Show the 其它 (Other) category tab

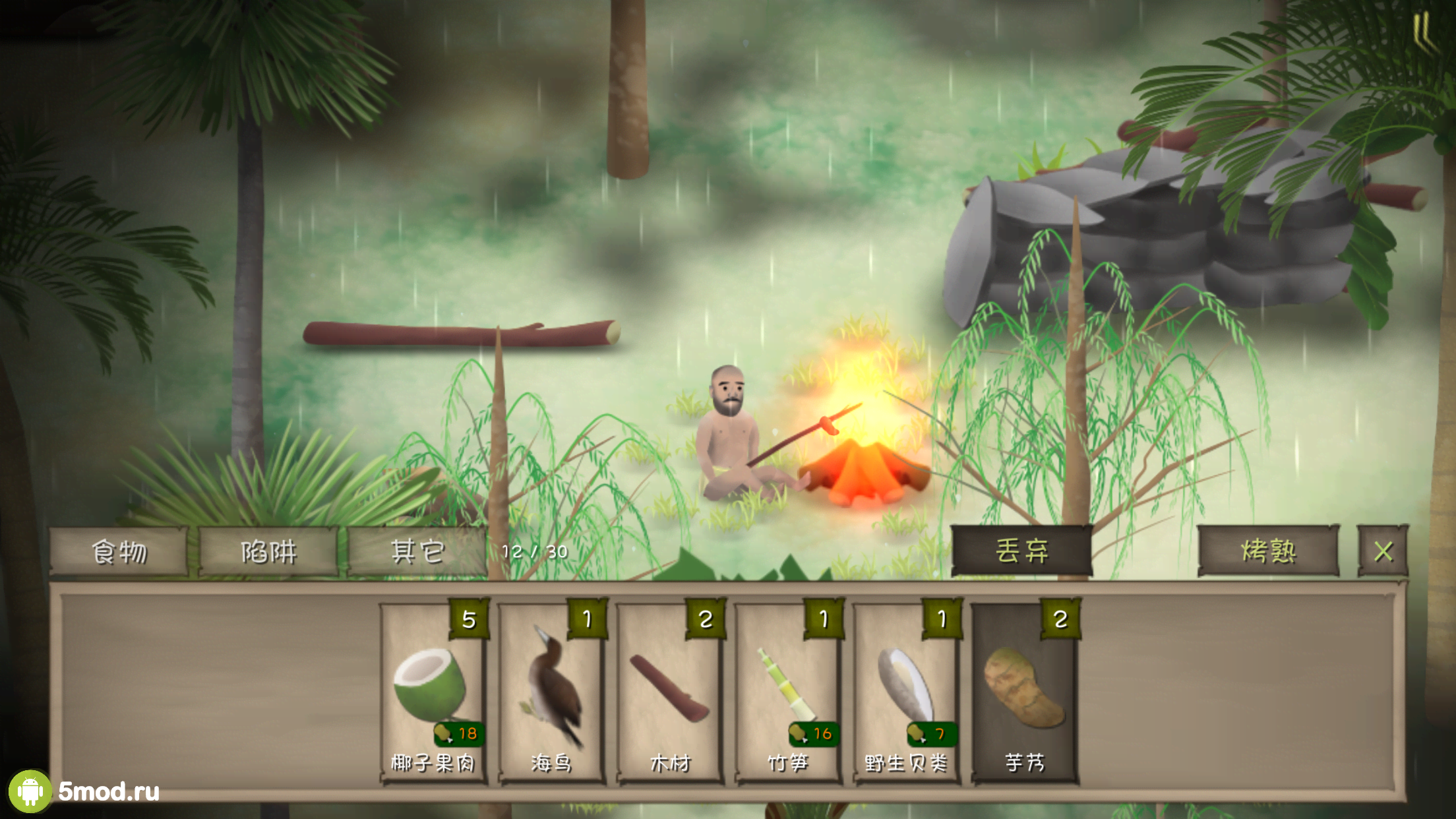[x=417, y=551]
